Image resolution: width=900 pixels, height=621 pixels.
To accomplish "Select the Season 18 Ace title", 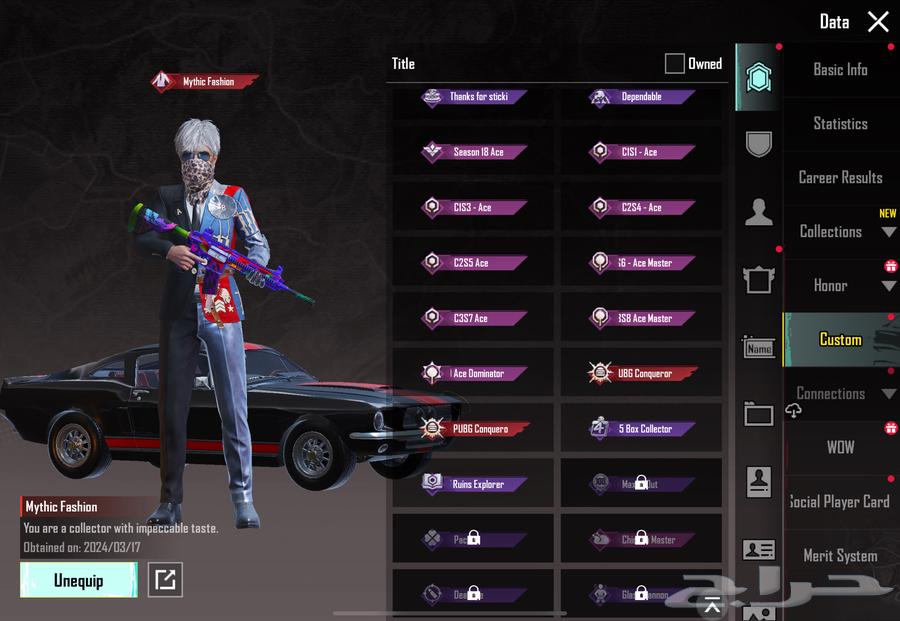I will [473, 152].
